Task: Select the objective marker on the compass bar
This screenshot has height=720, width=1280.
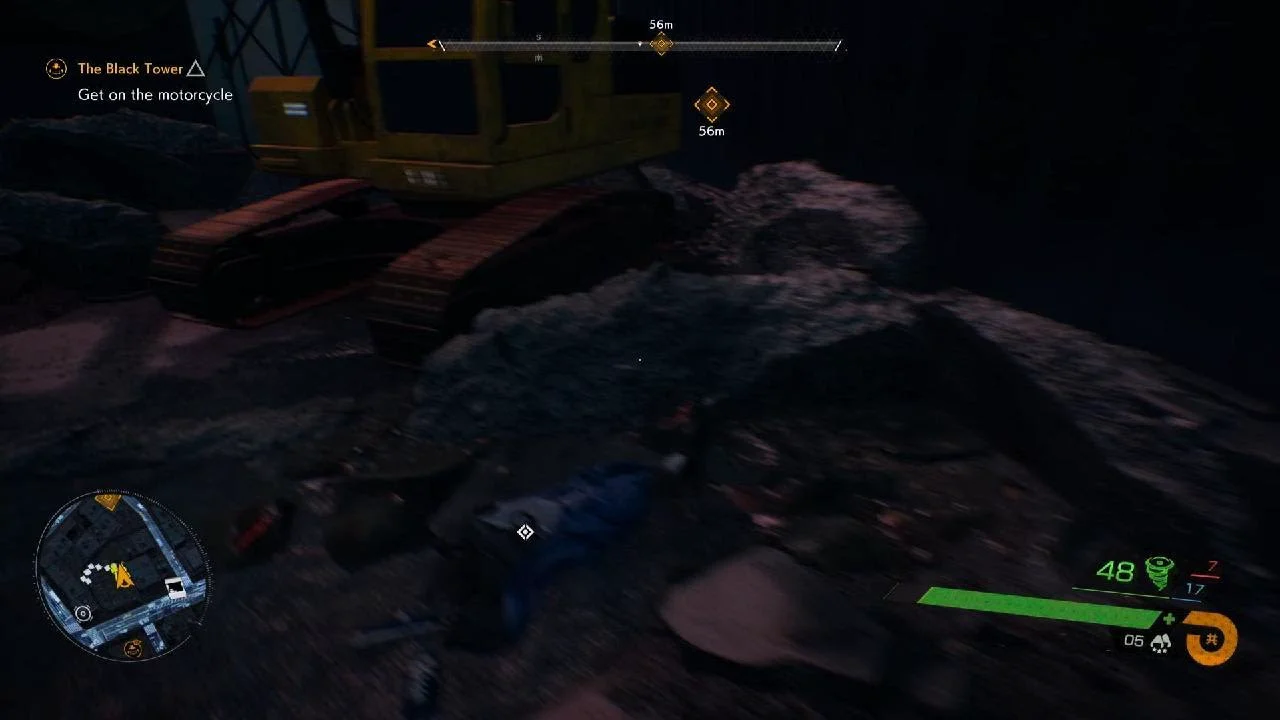Action: 660,44
